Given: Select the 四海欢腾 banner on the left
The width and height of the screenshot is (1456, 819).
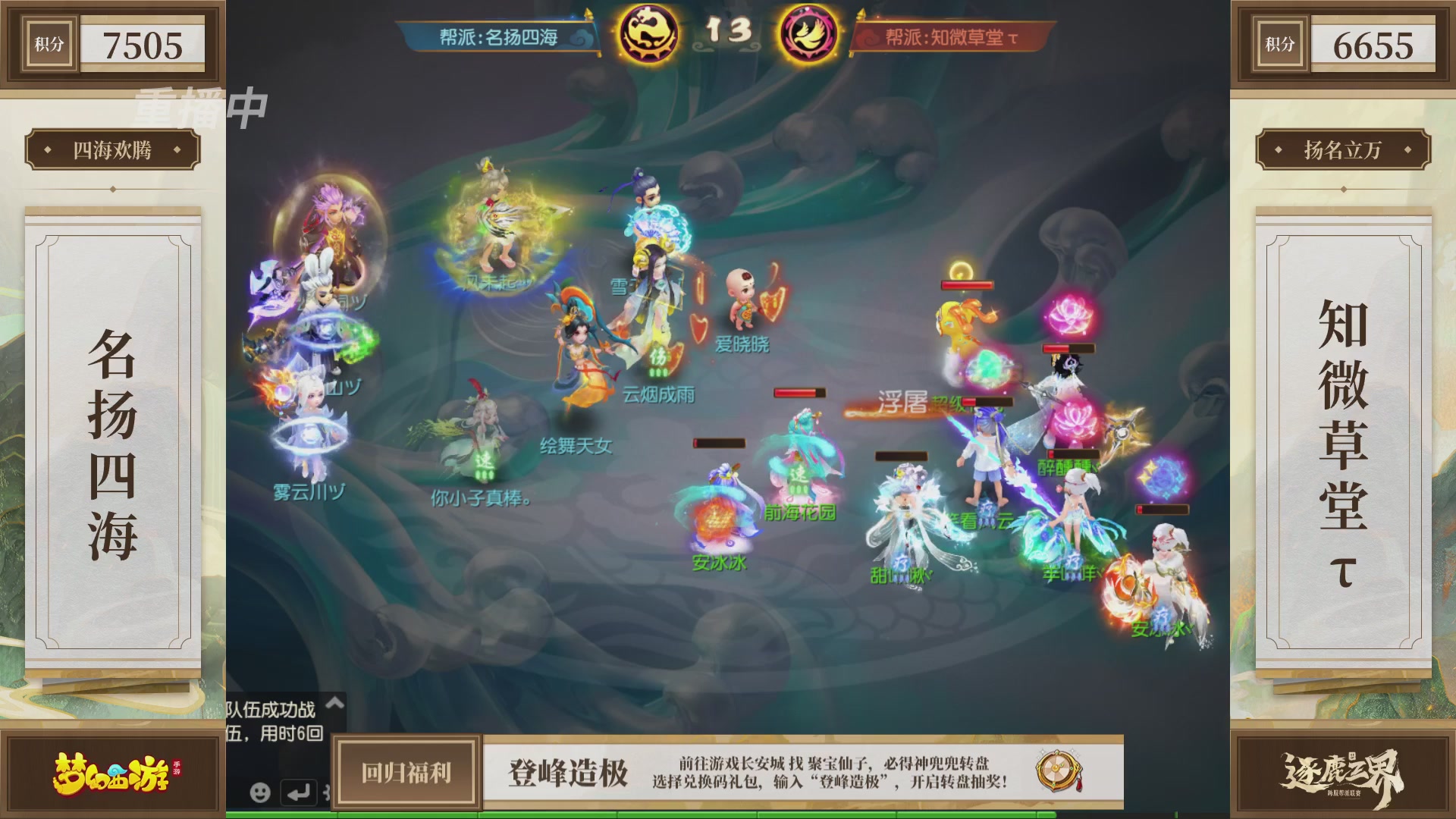Looking at the screenshot, I should coord(115,149).
